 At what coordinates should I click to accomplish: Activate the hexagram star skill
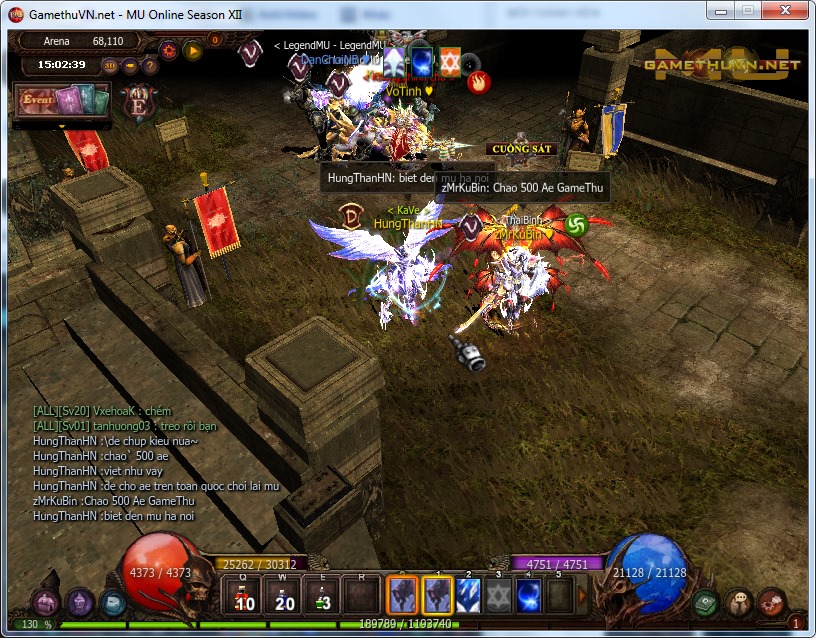[498, 596]
